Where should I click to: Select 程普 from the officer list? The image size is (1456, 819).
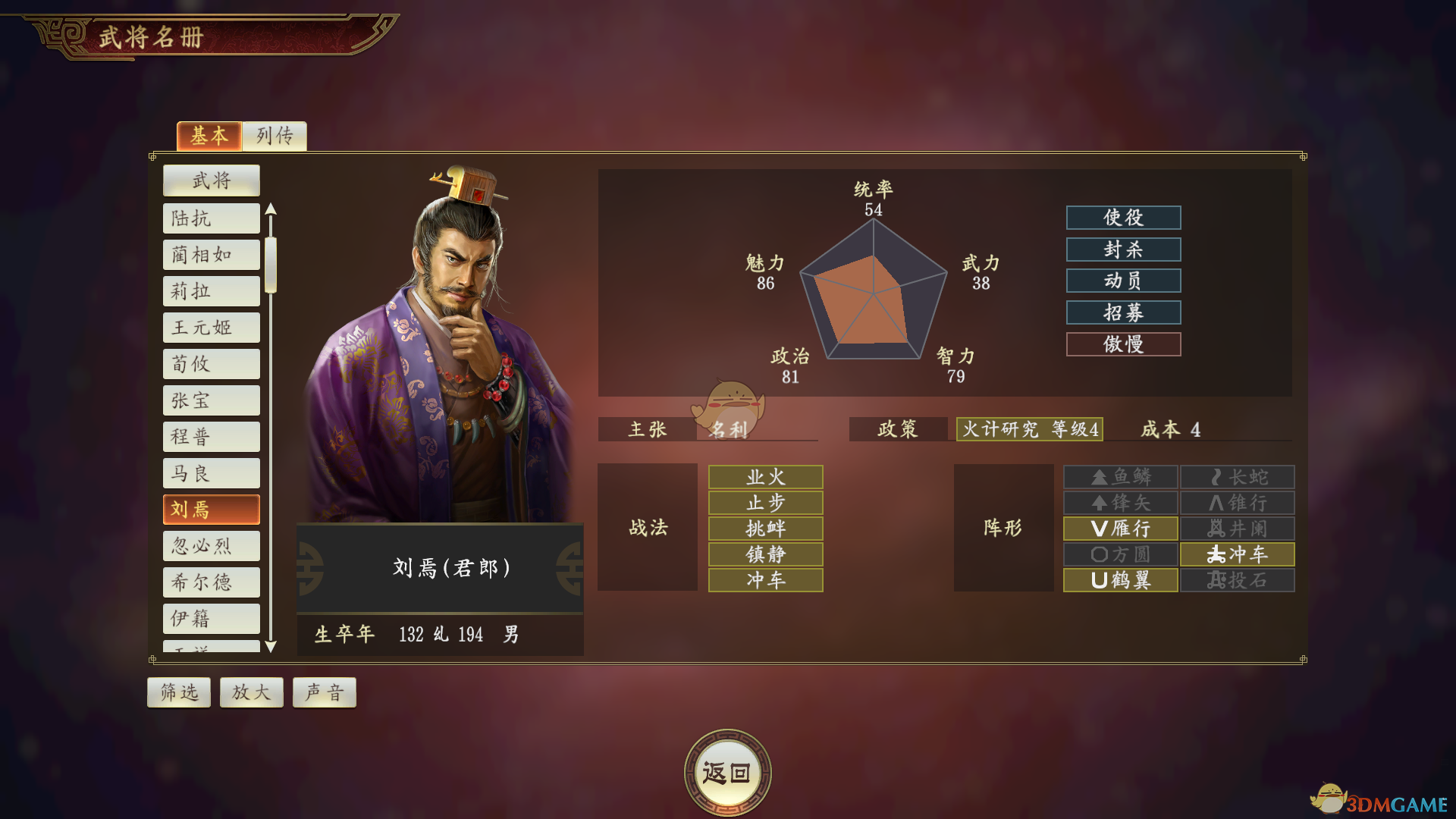tap(211, 436)
